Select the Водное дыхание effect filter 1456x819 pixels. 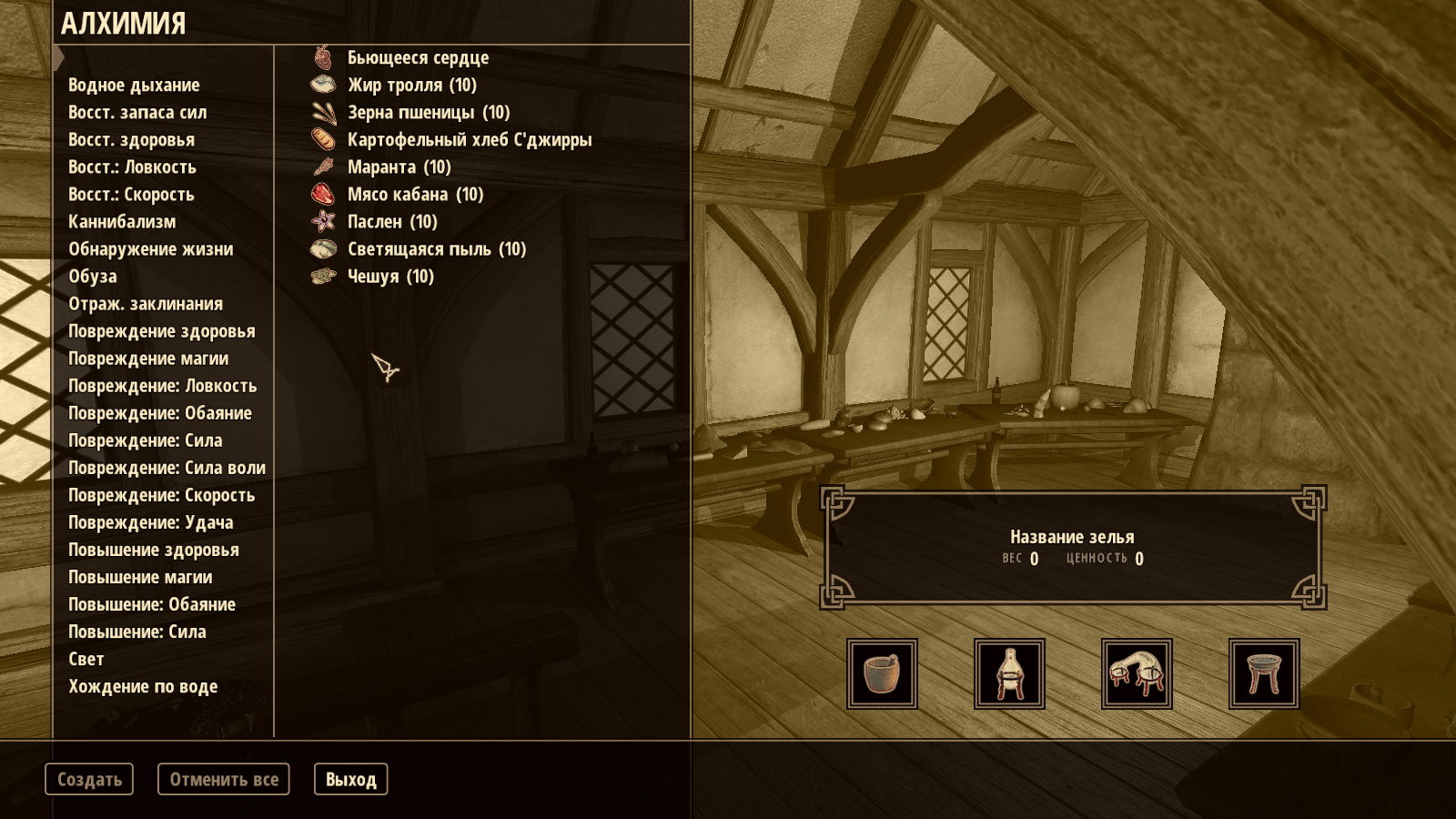coord(134,85)
